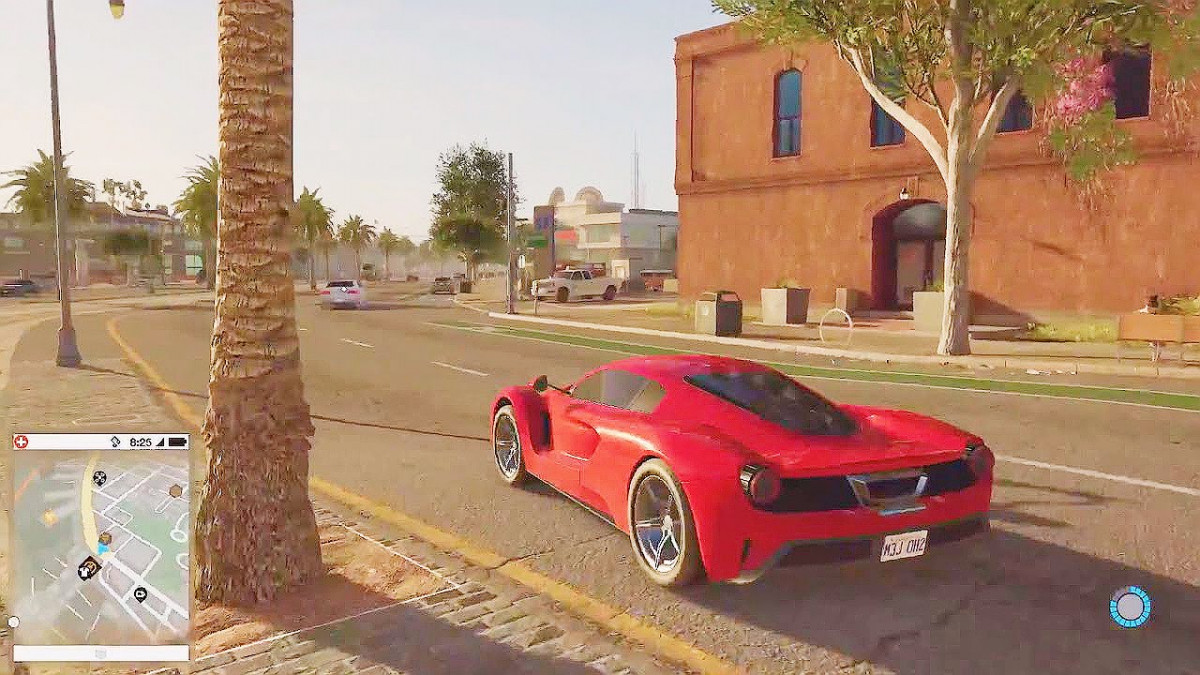This screenshot has height=675, width=1200.
Task: Click the white bar below the minimap
Action: pyautogui.click(x=100, y=653)
